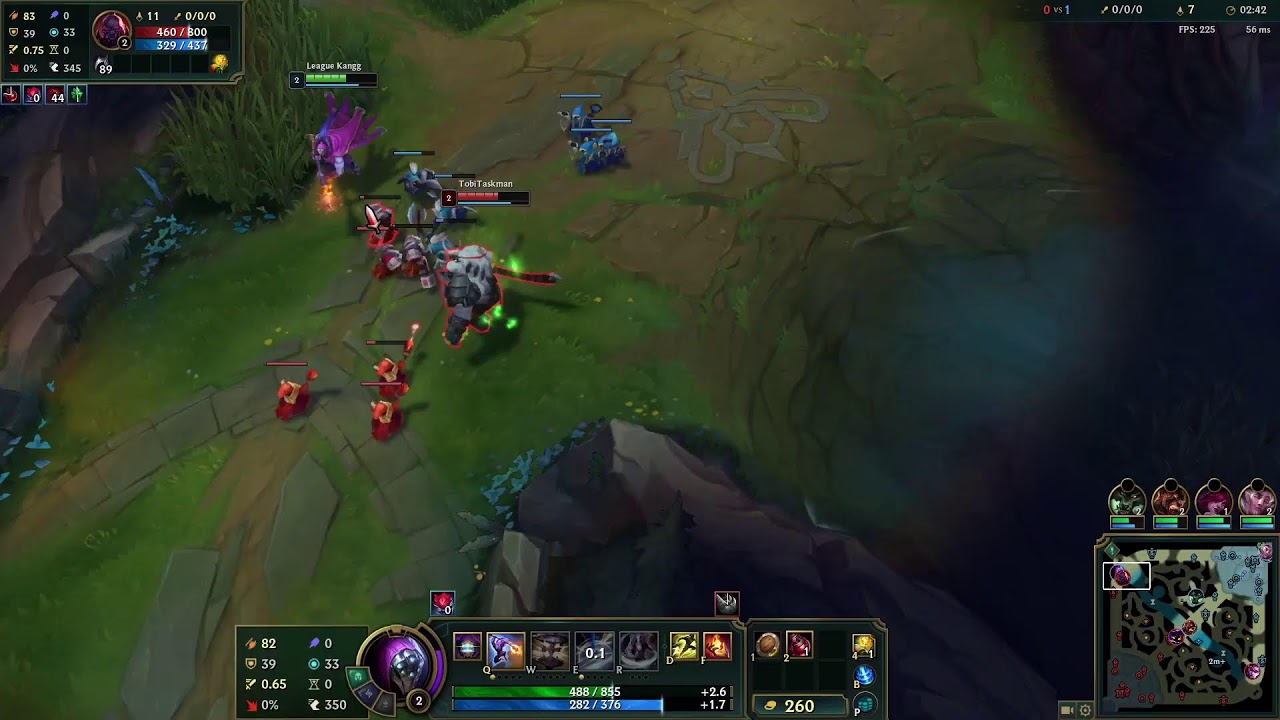Toggle the camera lock button
The image size is (1280, 720).
point(1067,710)
